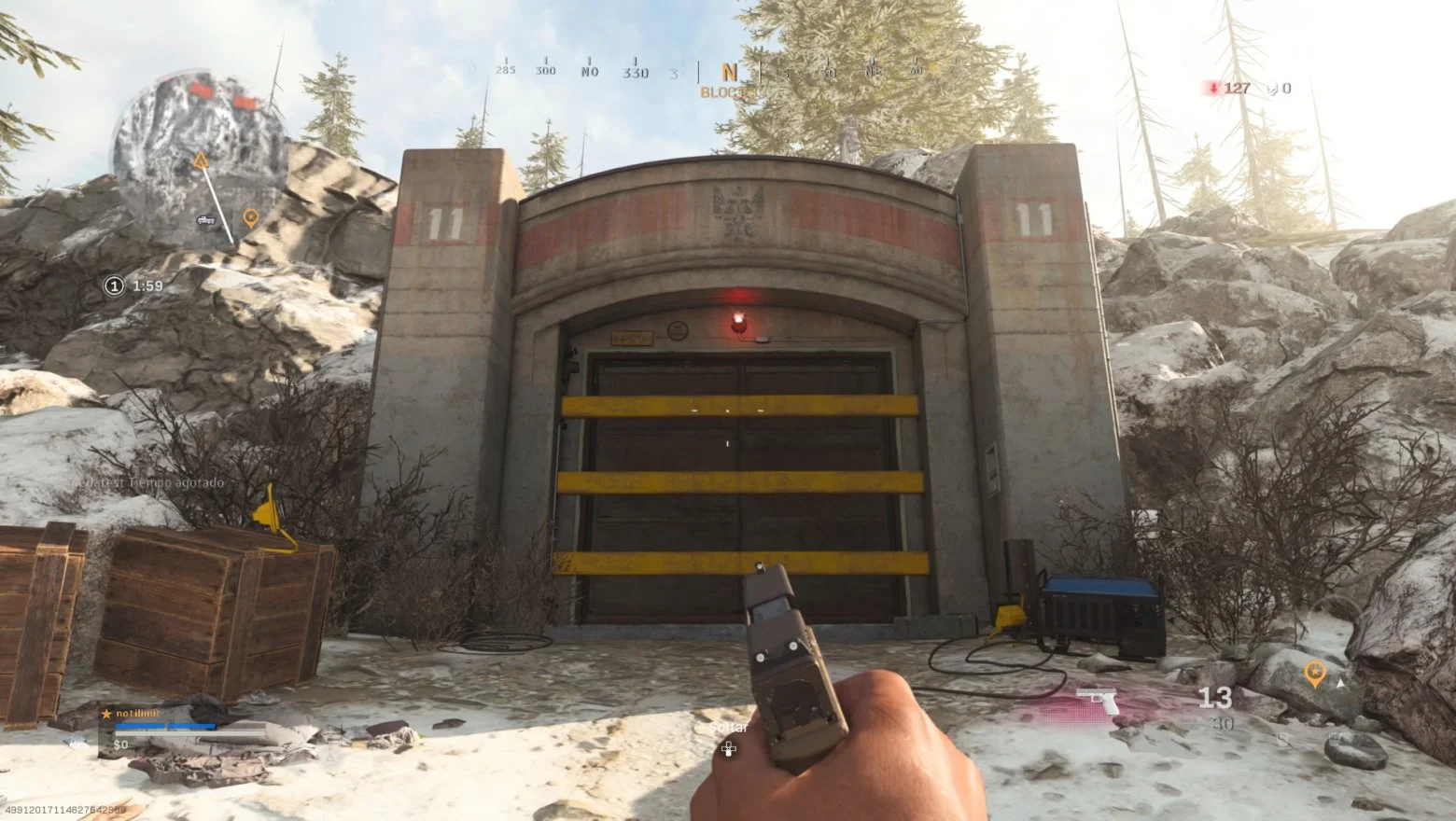Viewport: 1456px width, 821px height.
Task: Select the orange star waypoint marker
Action: (x=1314, y=672)
